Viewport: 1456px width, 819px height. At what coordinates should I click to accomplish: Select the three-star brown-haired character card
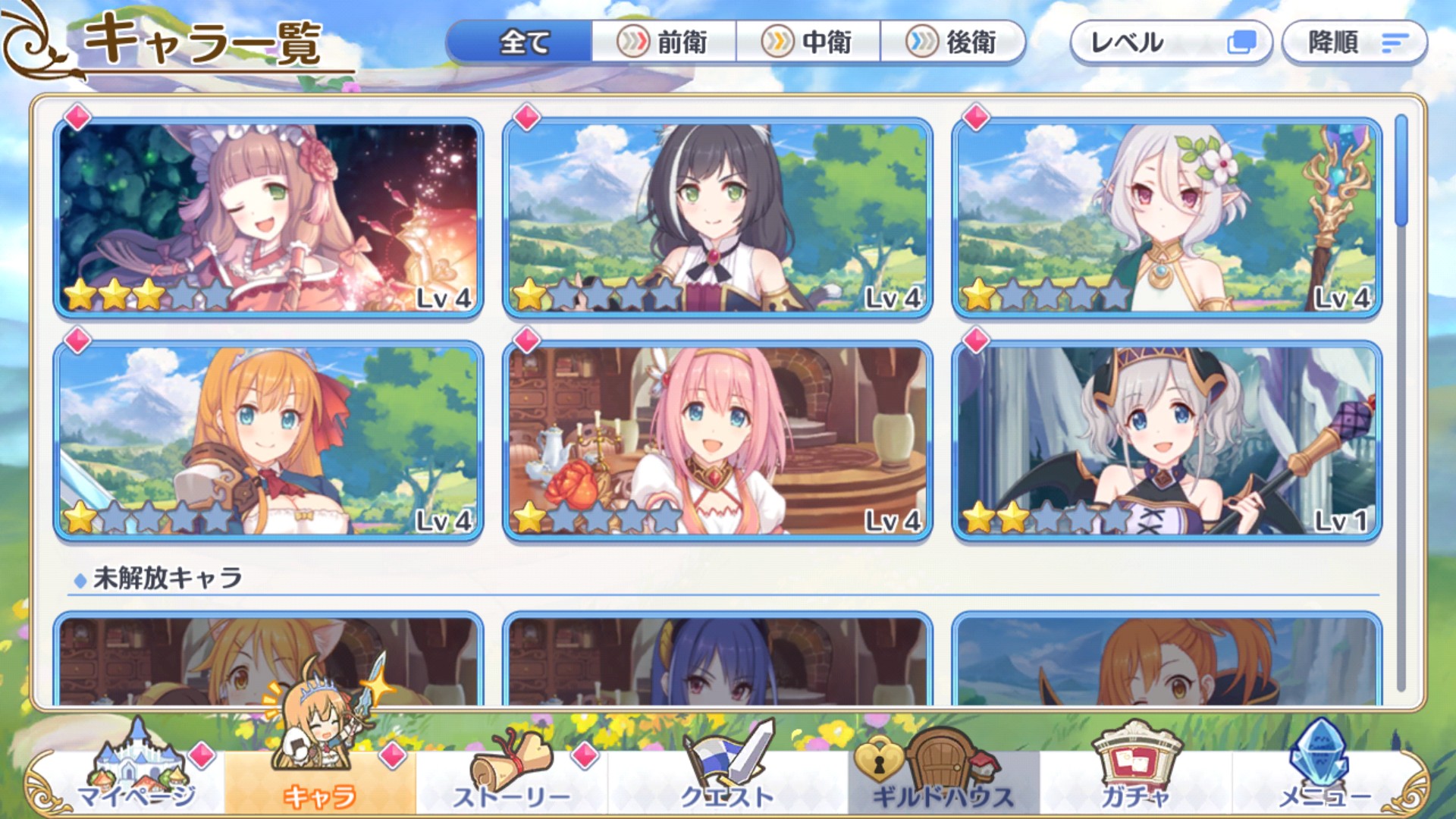[x=268, y=218]
